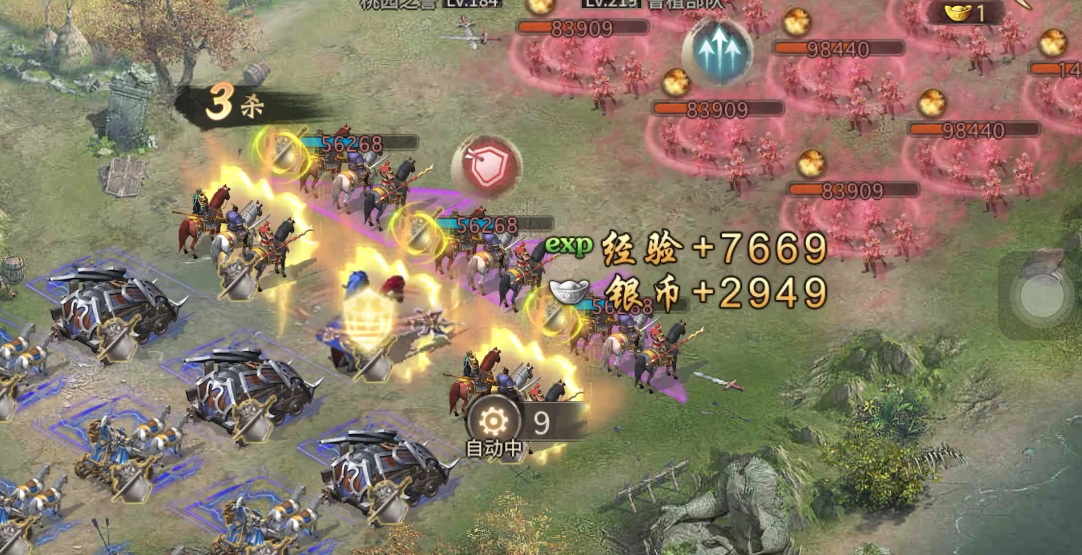
Task: Activate the blue triple-arrow skill icon
Action: click(717, 52)
